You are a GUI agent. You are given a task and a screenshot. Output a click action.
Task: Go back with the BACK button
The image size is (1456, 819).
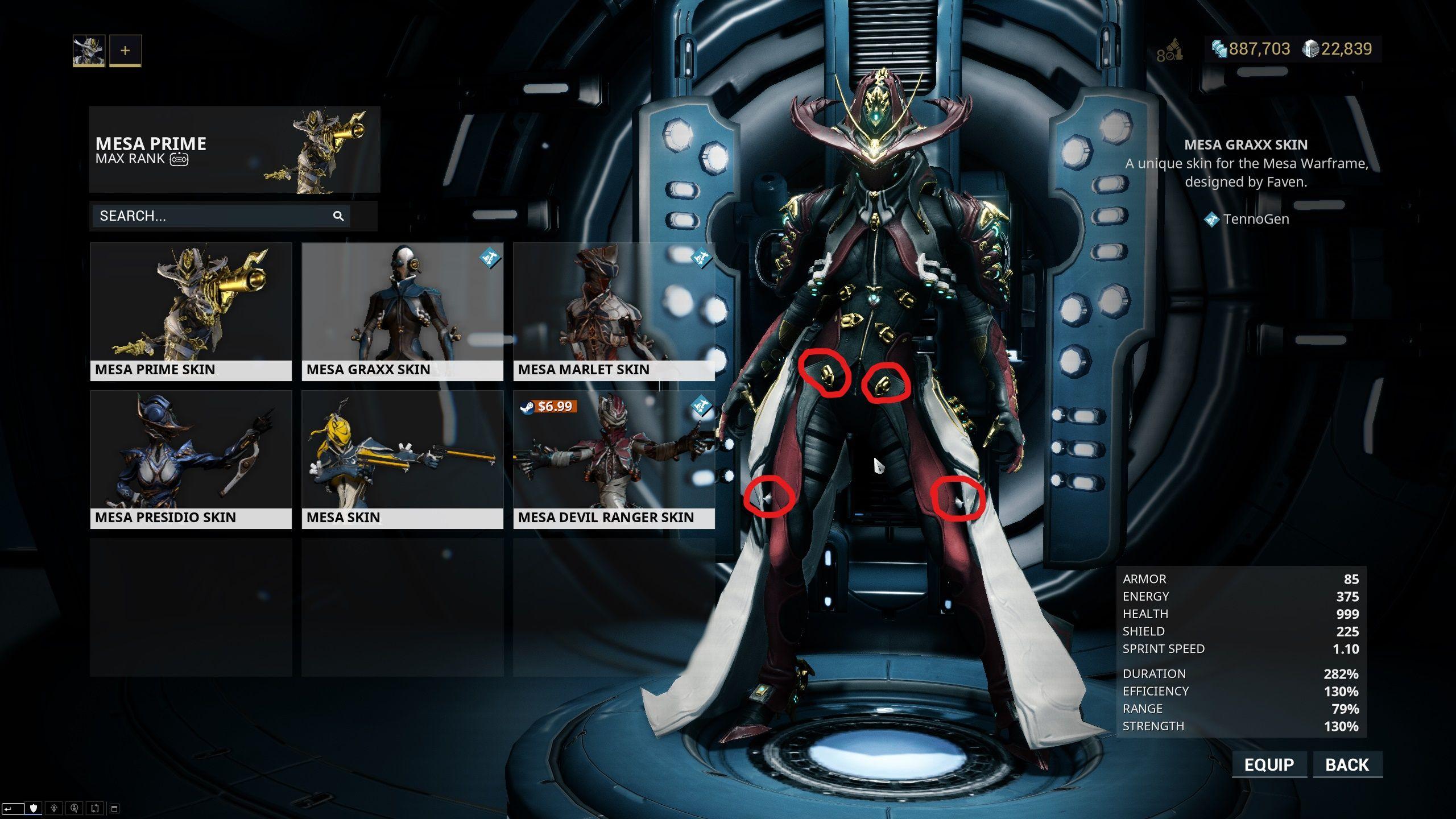pyautogui.click(x=1347, y=764)
